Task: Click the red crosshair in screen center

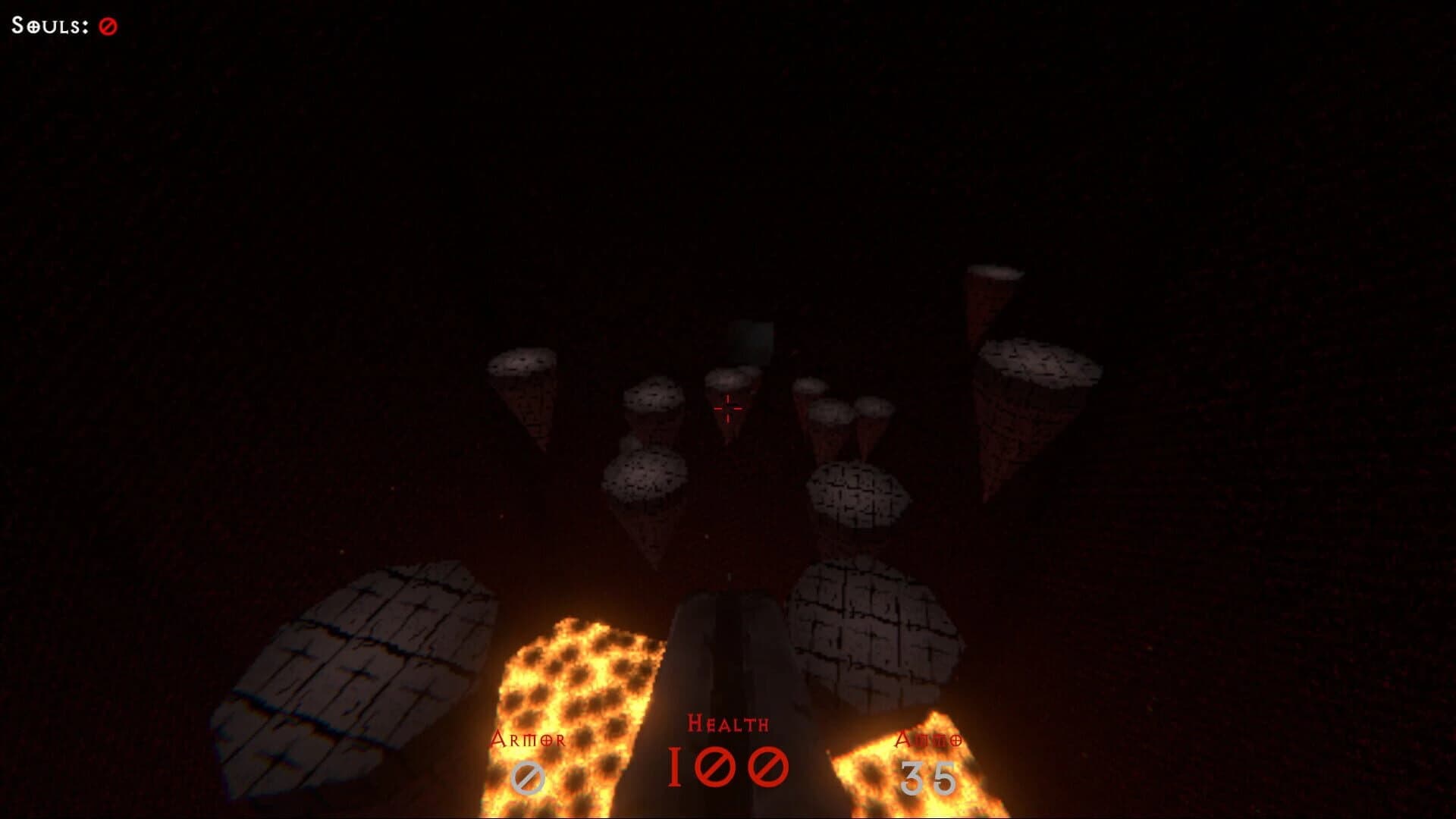Action: pos(728,409)
